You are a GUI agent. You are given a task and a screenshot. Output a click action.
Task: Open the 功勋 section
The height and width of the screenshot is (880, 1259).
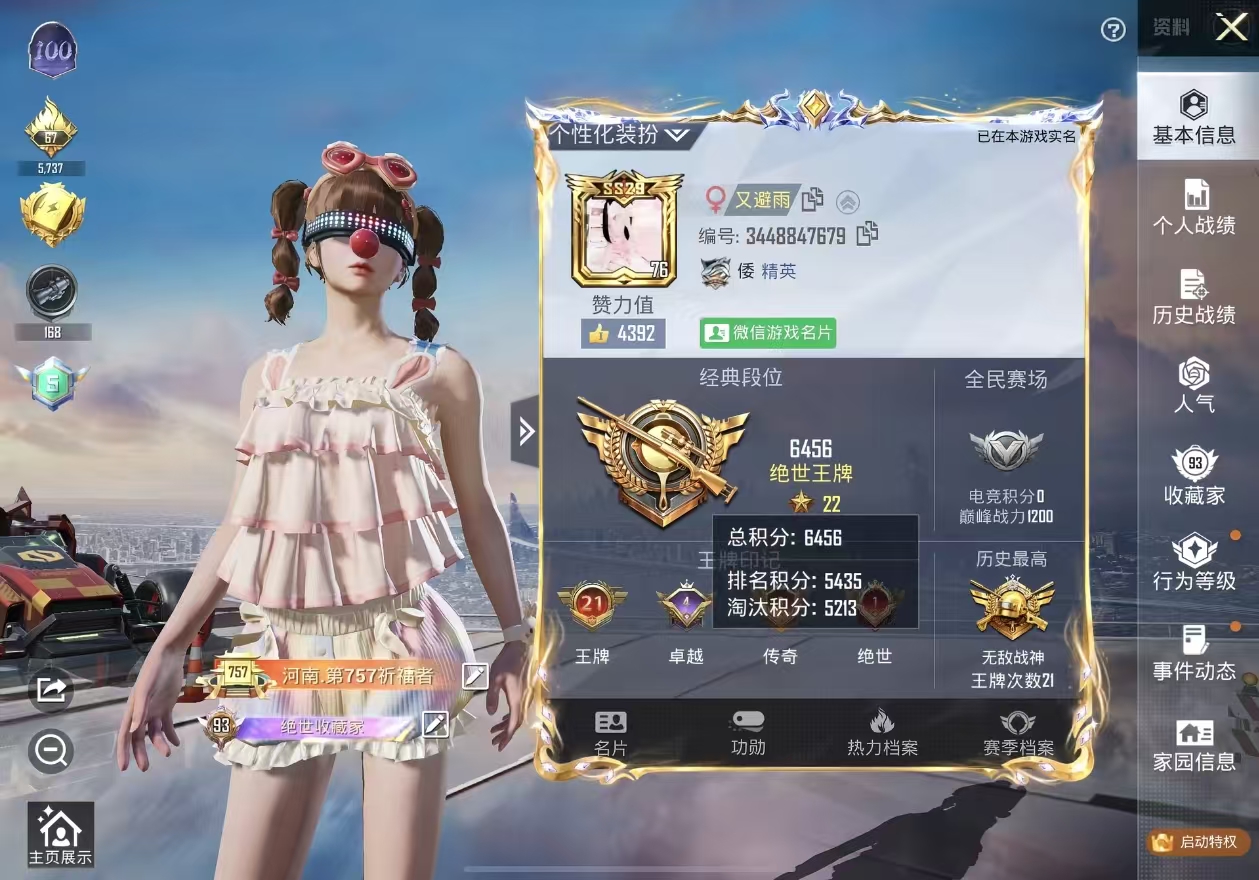point(748,733)
